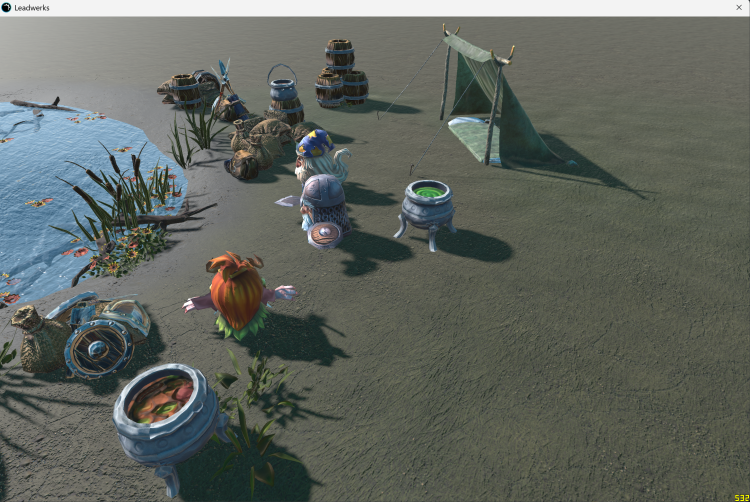Close the Leadwerks window
This screenshot has width=750, height=502.
(739, 7)
